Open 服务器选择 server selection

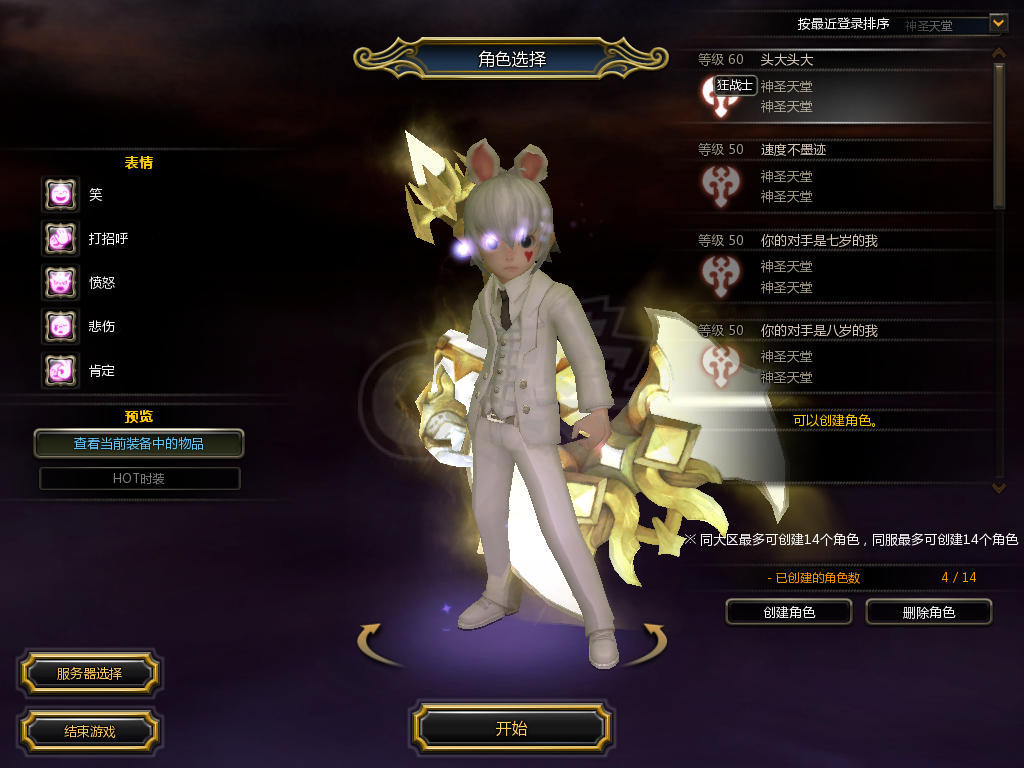pyautogui.click(x=89, y=674)
